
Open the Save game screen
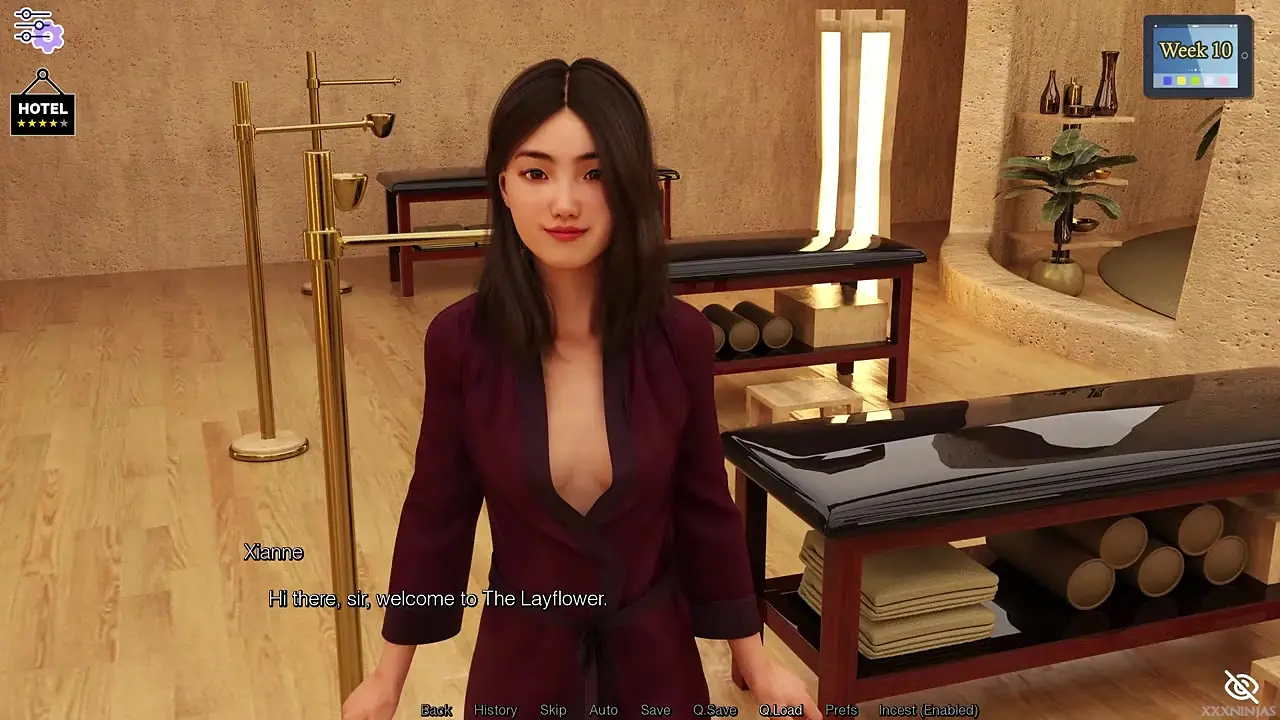[655, 710]
